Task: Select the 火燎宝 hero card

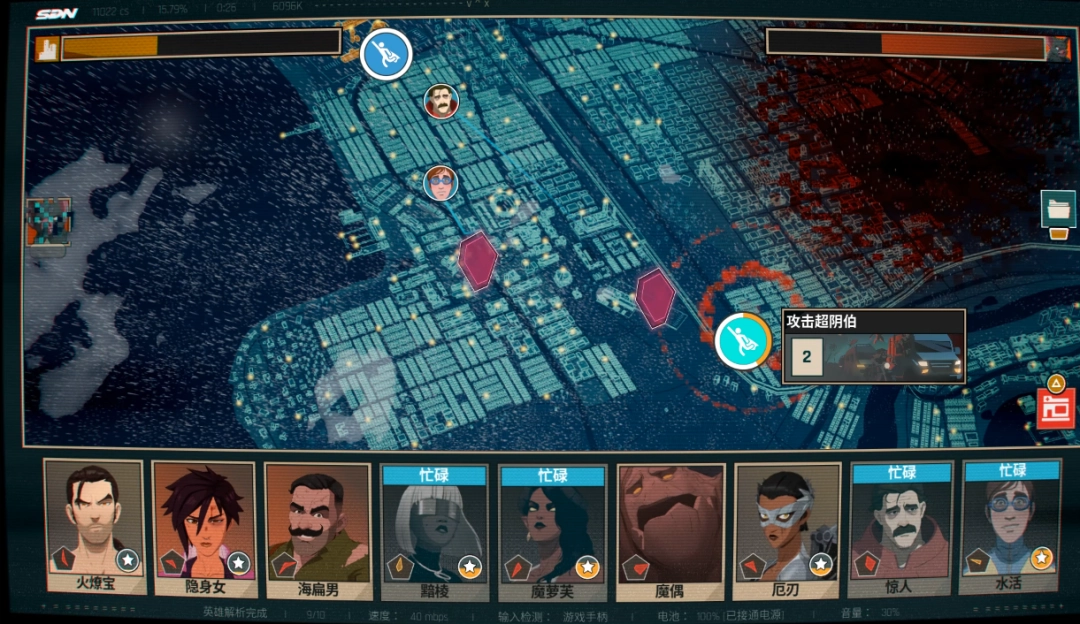Action: (x=95, y=527)
